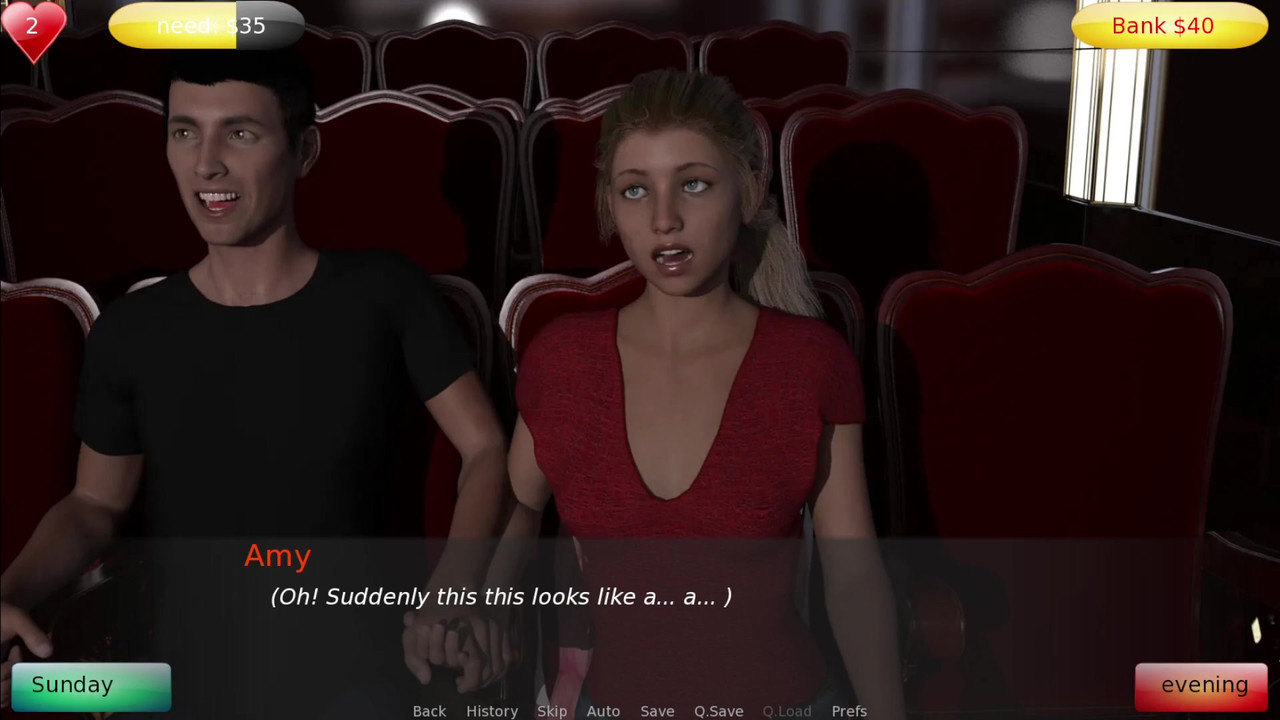Toggle quick save with Q.Save
Screen dimensions: 1280x720
tap(719, 711)
